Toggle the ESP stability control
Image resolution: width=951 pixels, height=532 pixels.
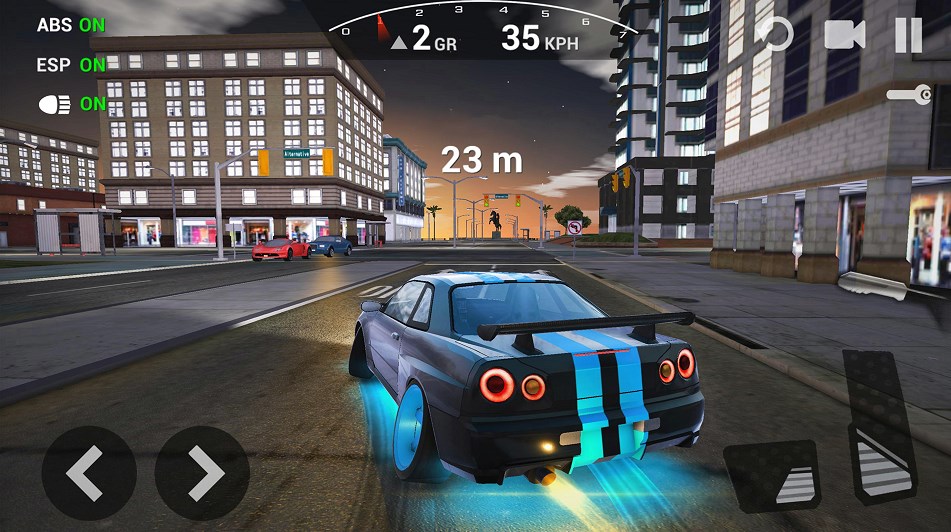(x=70, y=65)
